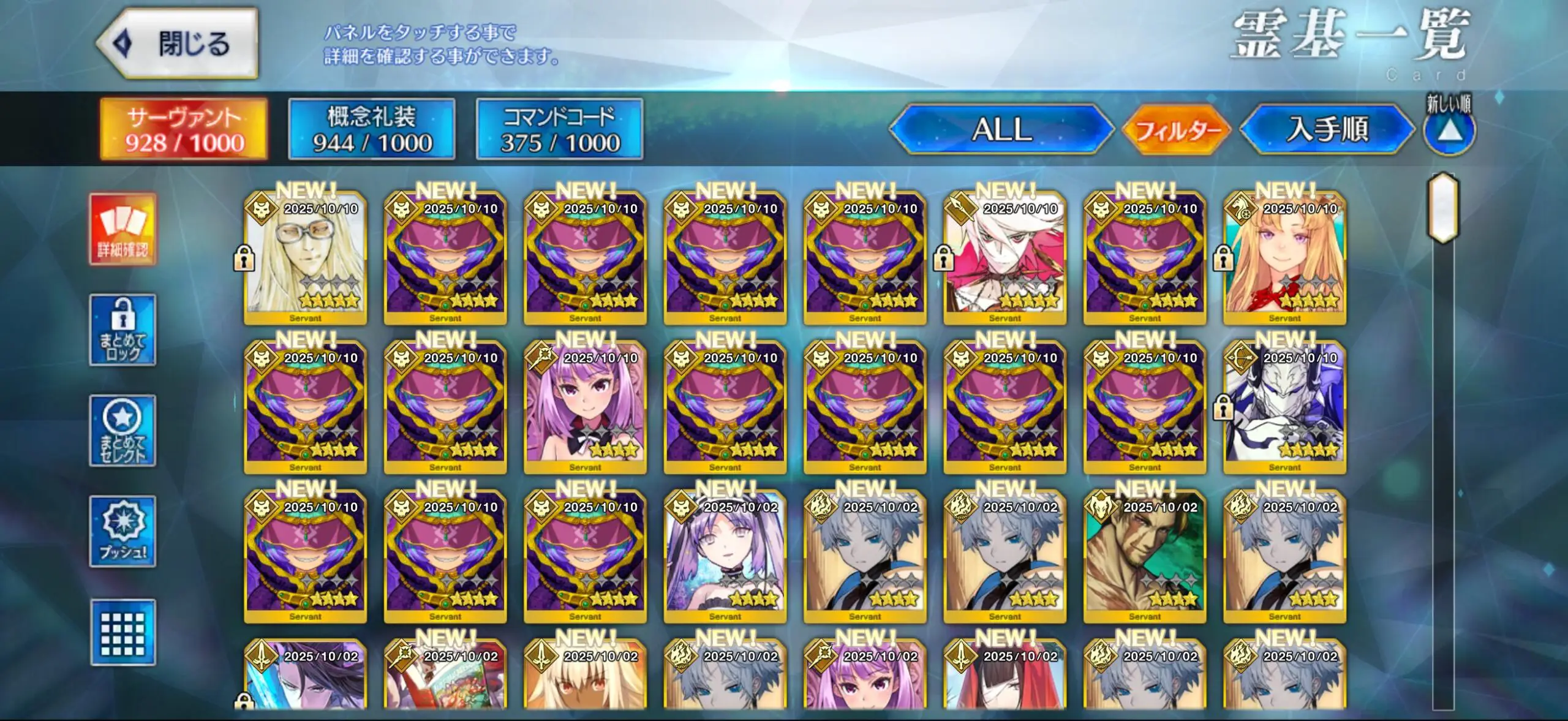Click the scrollbar handle on the right
Screen dimensions: 1568x721
pos(1443,208)
